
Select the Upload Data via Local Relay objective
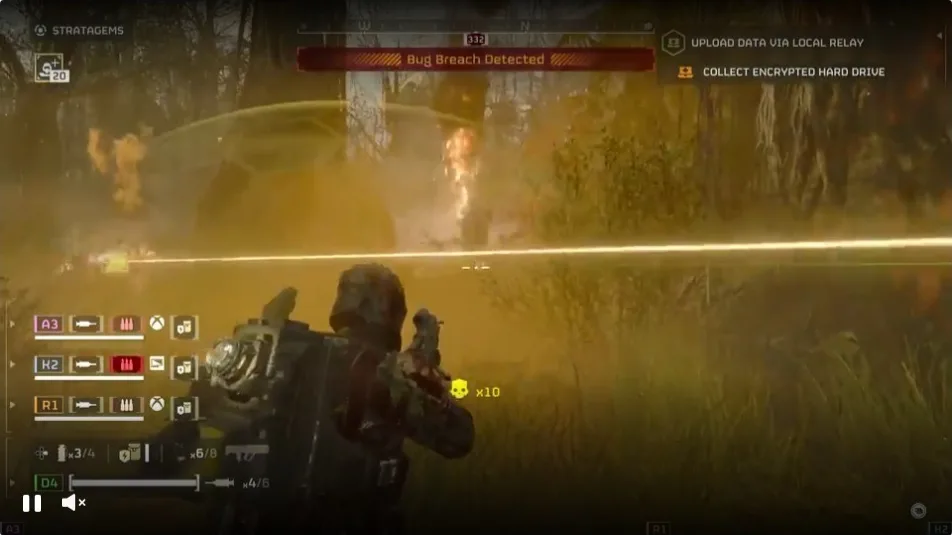(776, 43)
